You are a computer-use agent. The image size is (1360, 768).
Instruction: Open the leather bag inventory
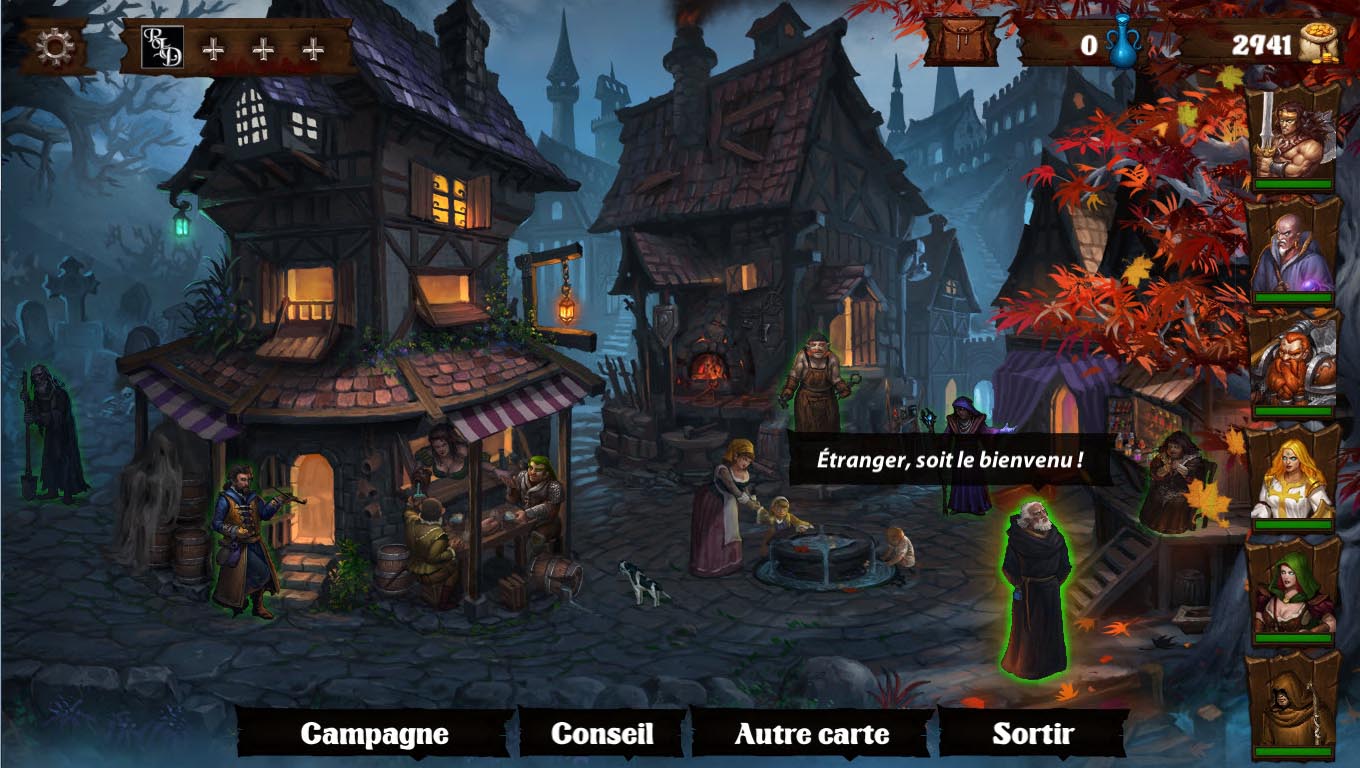[x=960, y=44]
